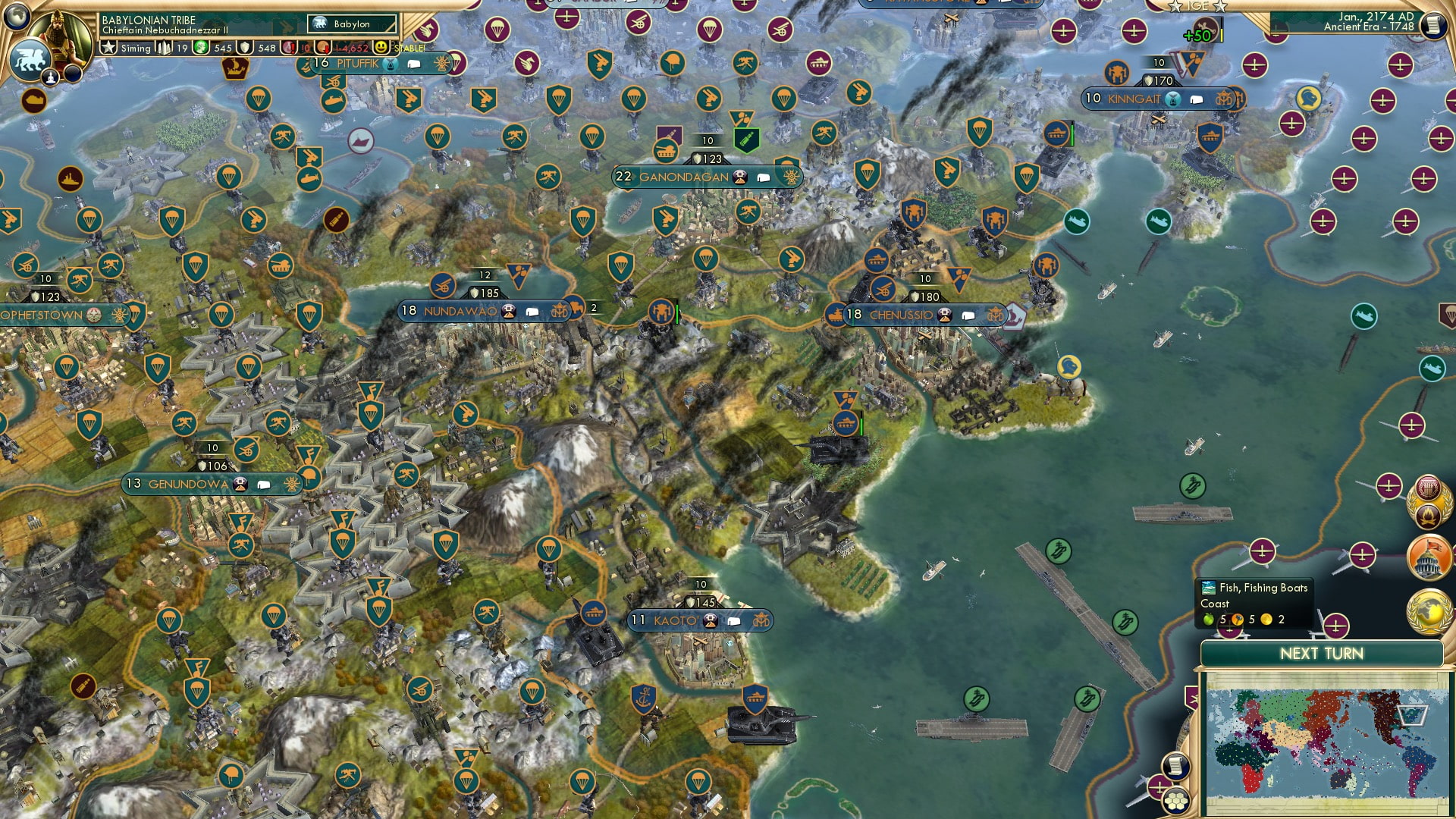Viewport: 1456px width, 819px height.
Task: Expand the purple tab left of the minimap
Action: 1191,698
